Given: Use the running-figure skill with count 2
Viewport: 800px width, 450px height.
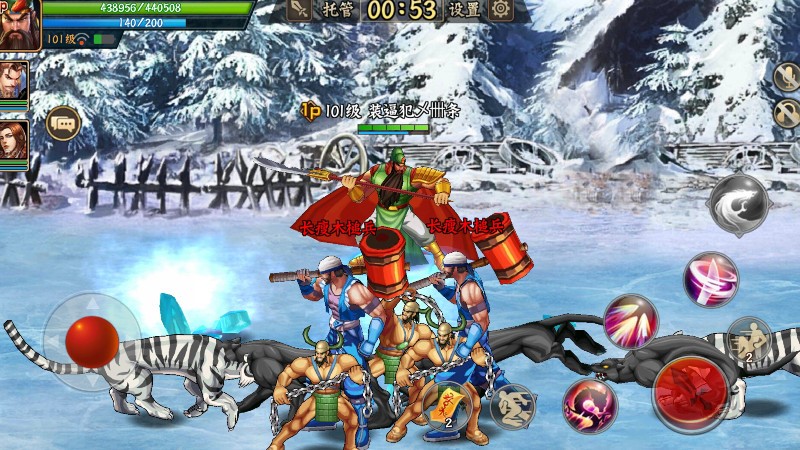Looking at the screenshot, I should pyautogui.click(x=748, y=338).
